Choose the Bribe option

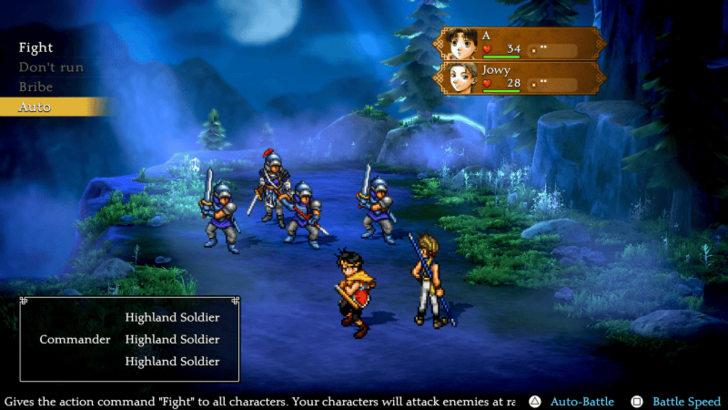(x=36, y=87)
